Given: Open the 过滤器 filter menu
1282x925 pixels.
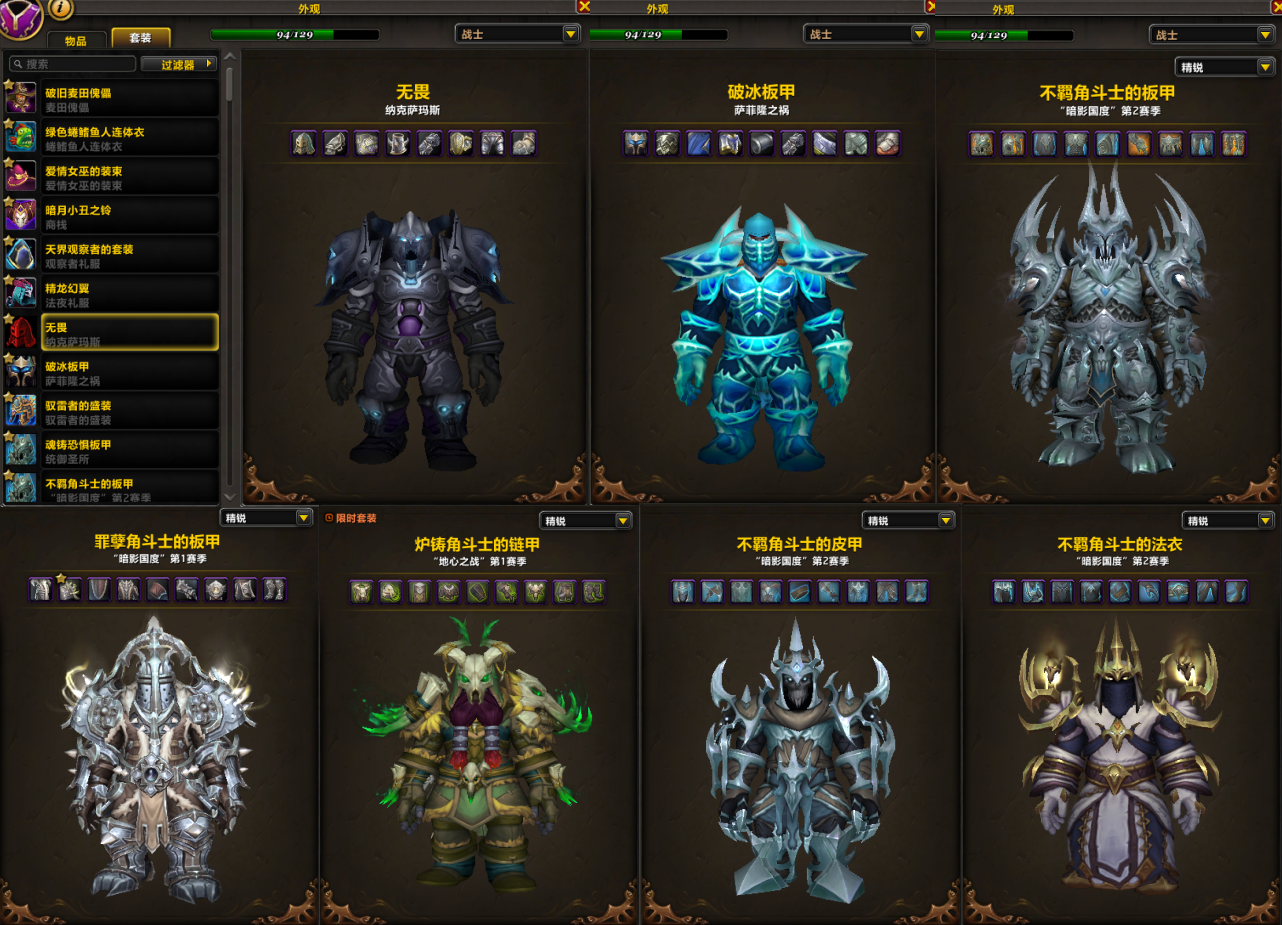Looking at the screenshot, I should point(180,64).
